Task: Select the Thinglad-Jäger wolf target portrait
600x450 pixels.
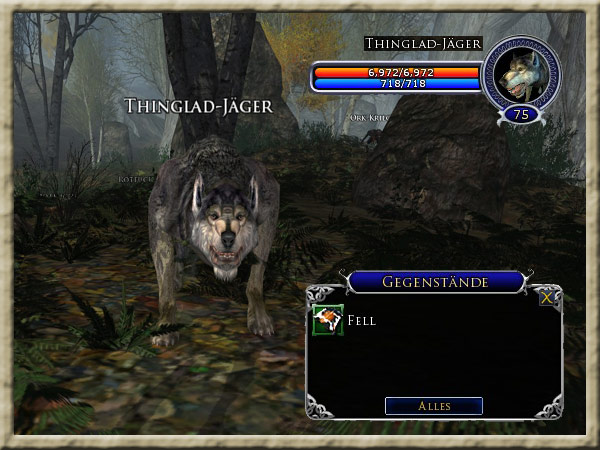Action: [520, 75]
